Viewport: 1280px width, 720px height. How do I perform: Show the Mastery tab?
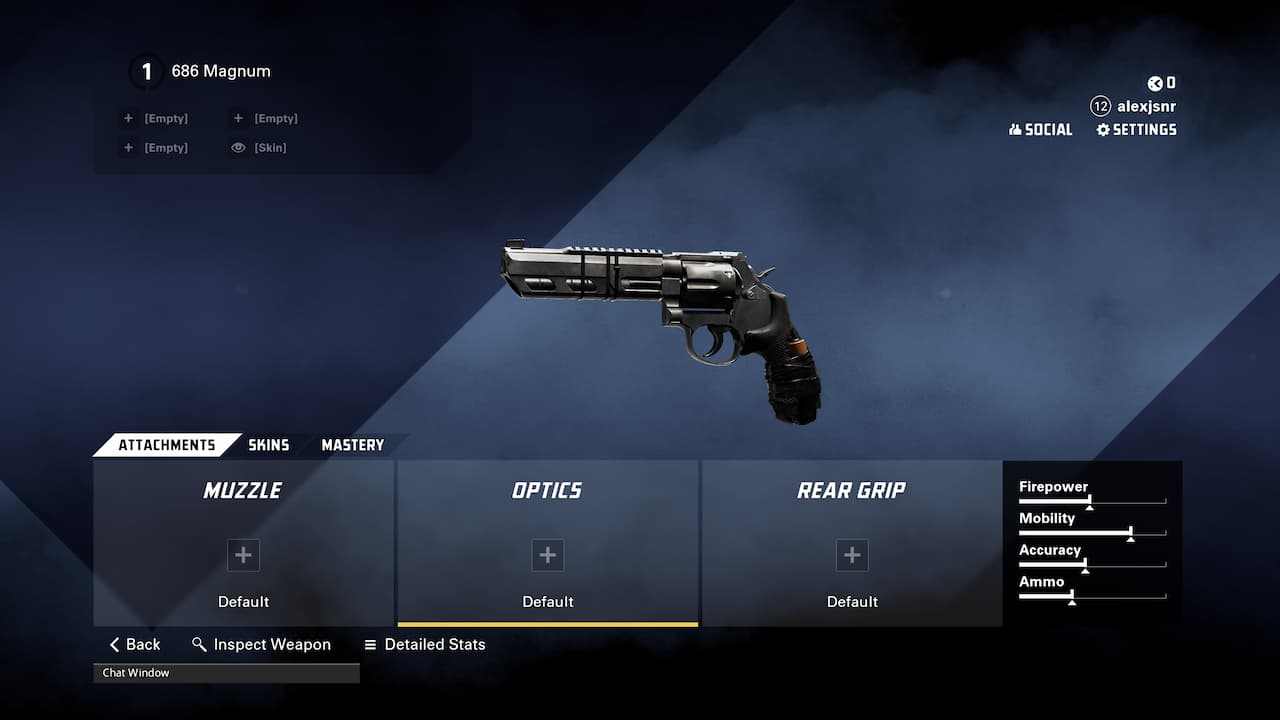pyautogui.click(x=352, y=445)
